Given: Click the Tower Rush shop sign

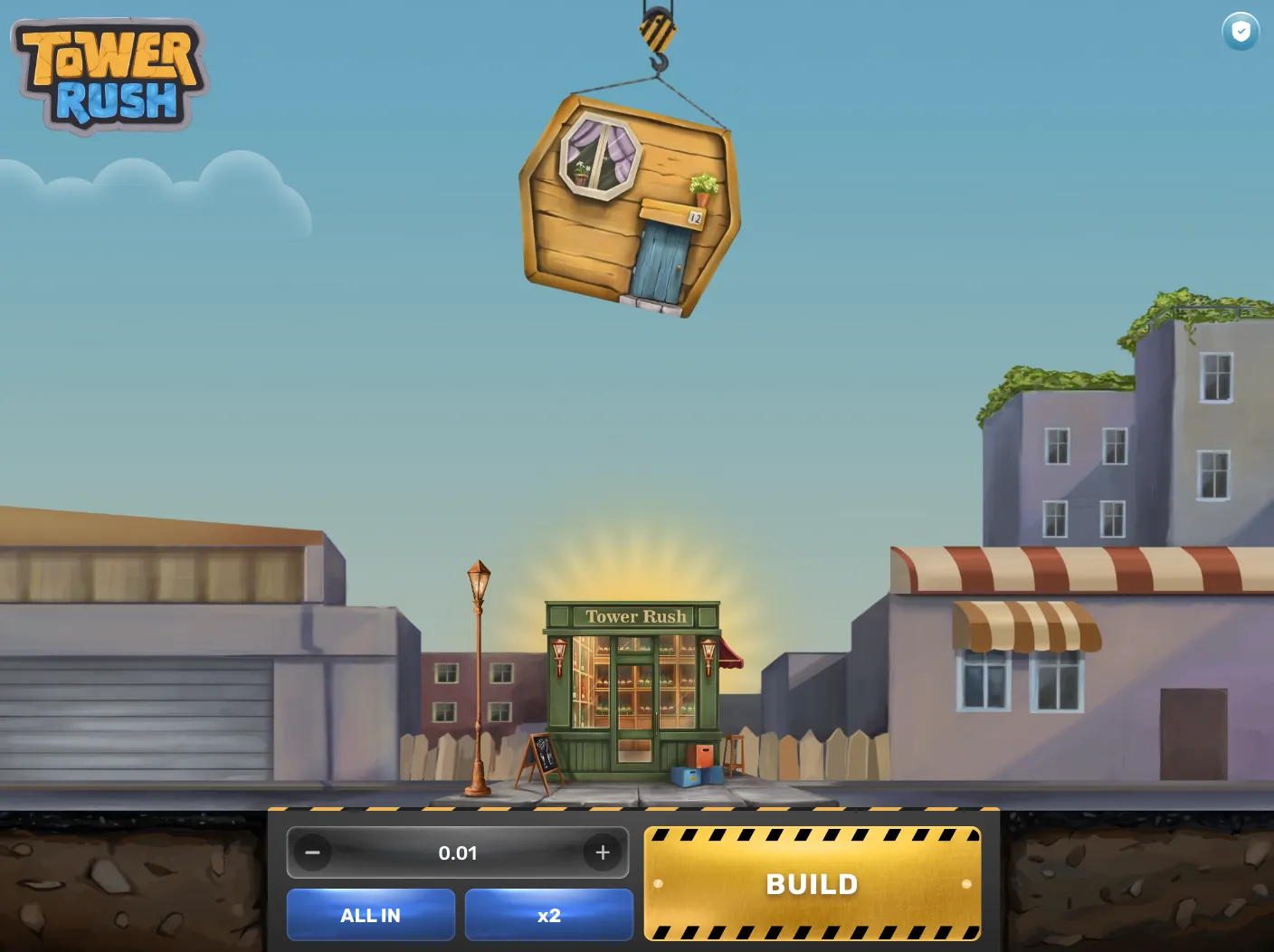Looking at the screenshot, I should pos(635,616).
